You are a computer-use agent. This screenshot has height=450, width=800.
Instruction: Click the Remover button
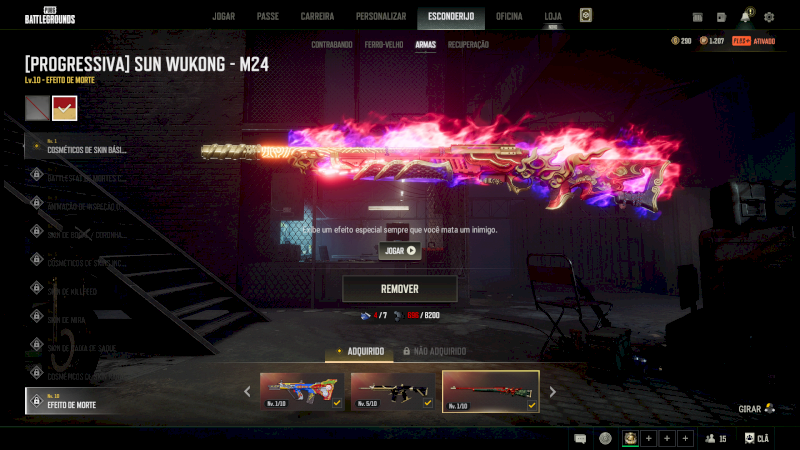pyautogui.click(x=400, y=289)
